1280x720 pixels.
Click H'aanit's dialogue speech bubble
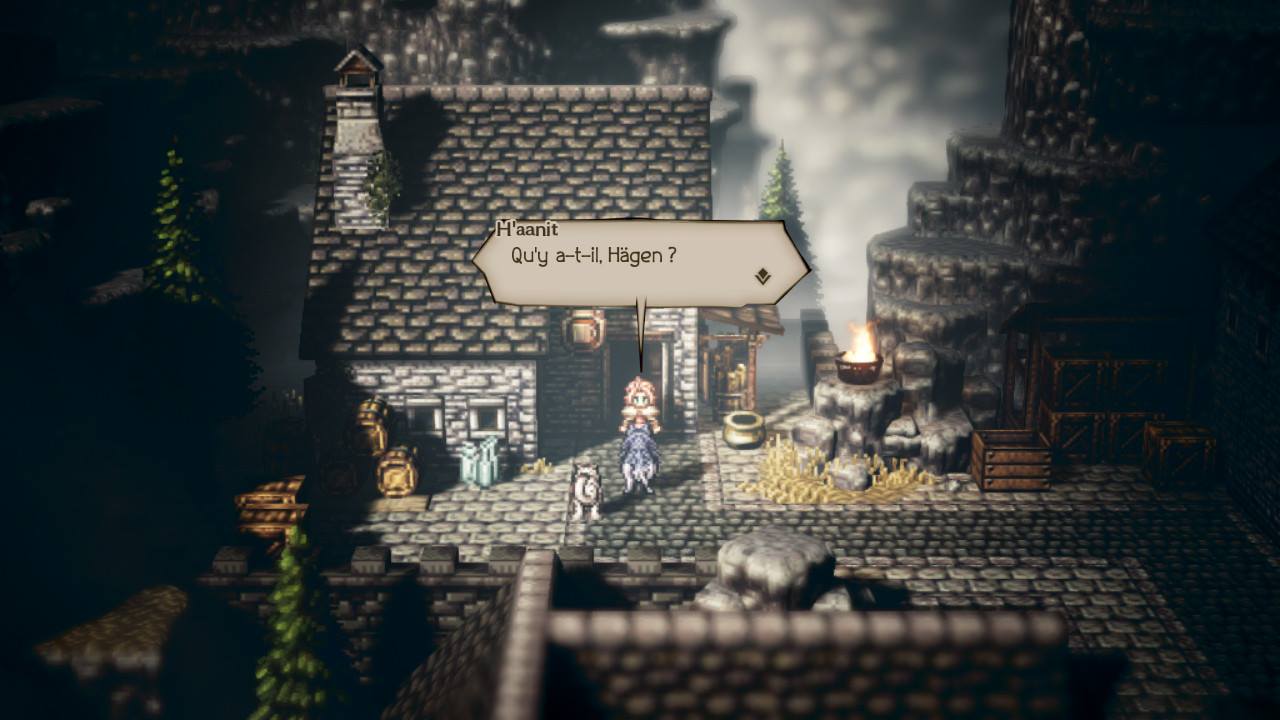click(x=640, y=262)
